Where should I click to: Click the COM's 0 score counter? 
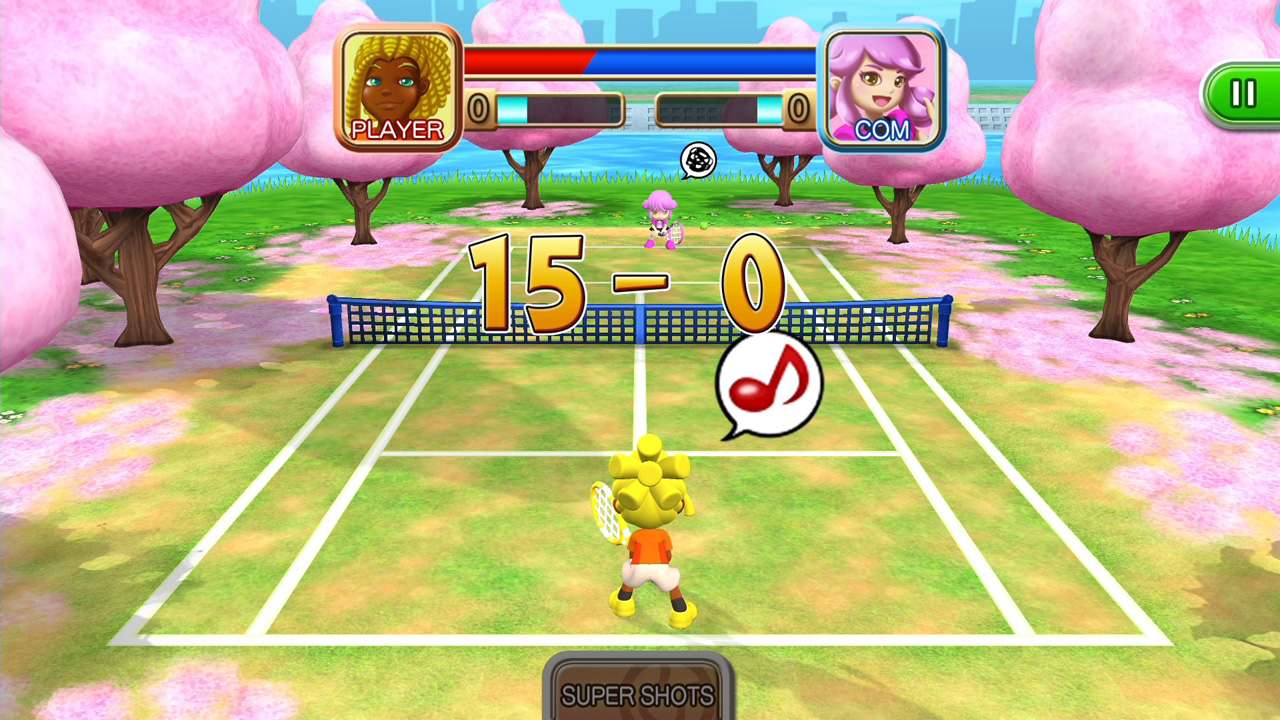pos(798,105)
